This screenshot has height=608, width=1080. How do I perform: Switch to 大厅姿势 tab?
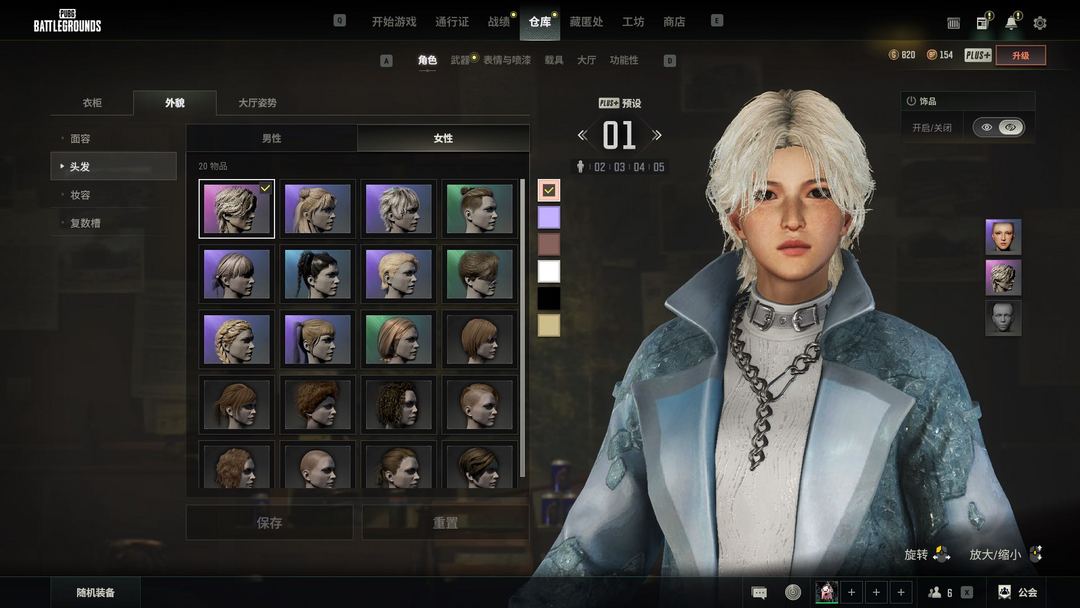pos(257,103)
